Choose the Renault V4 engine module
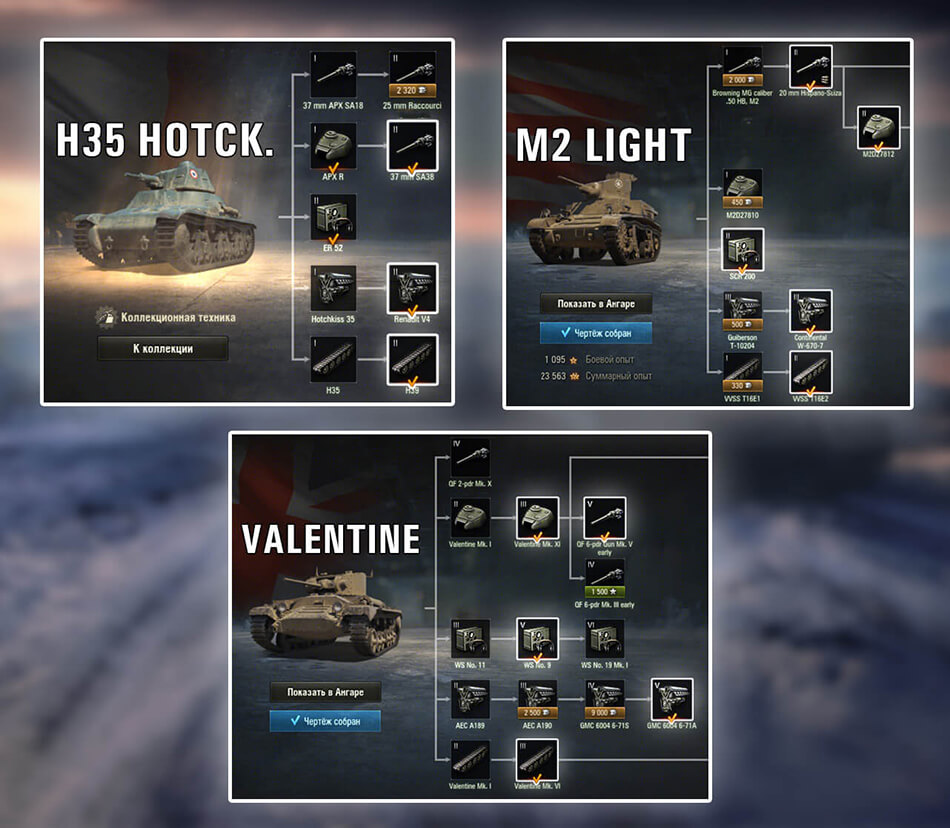The height and width of the screenshot is (828, 950). click(x=412, y=288)
